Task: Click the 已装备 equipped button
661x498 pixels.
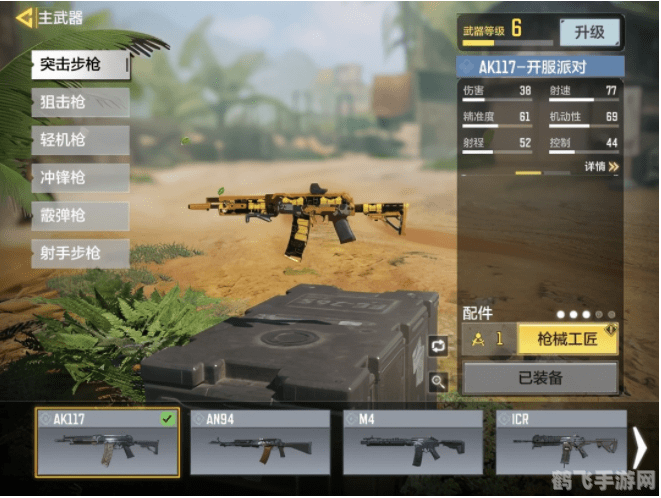Action: coord(540,378)
